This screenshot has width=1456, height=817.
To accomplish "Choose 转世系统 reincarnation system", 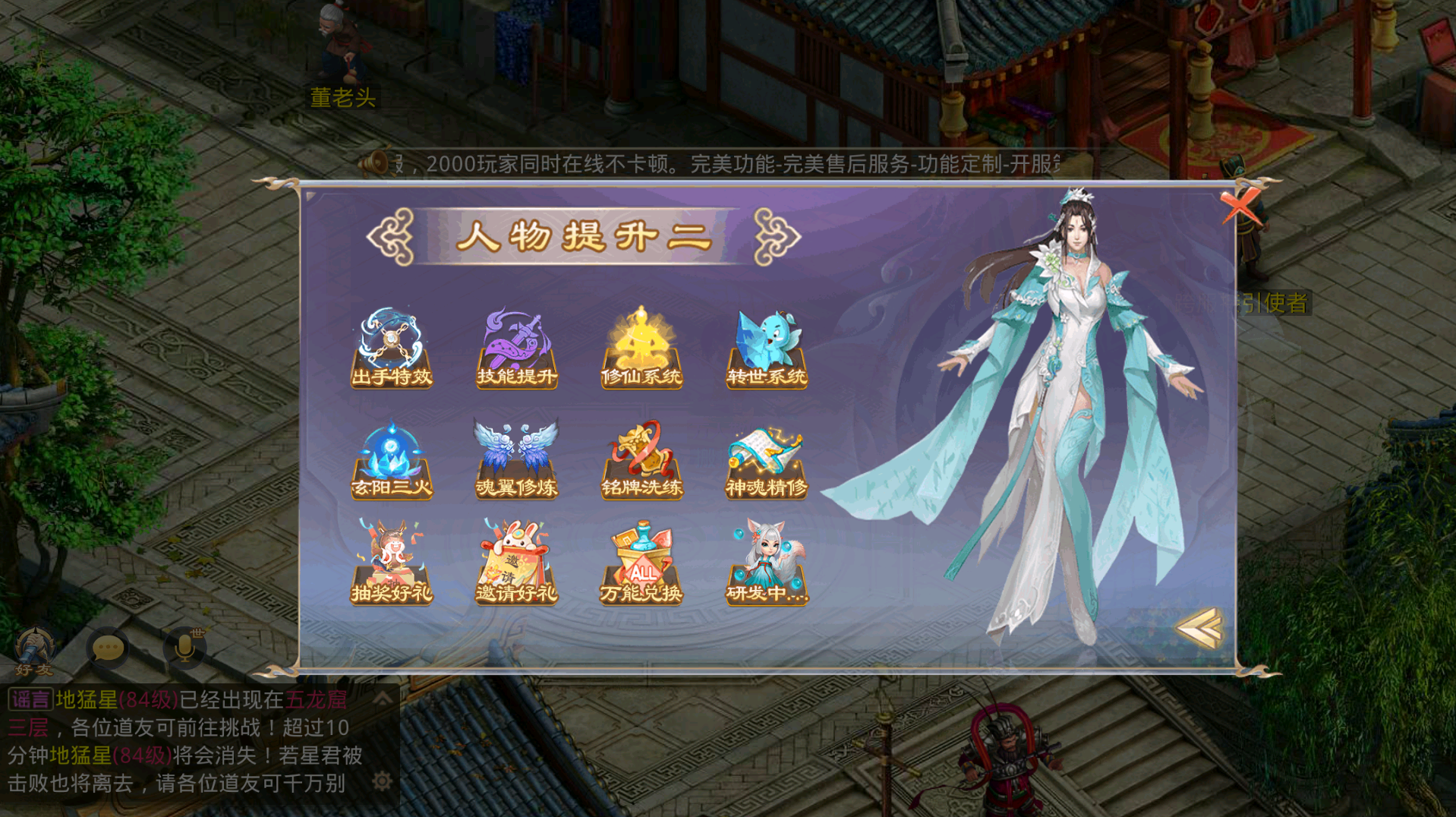I will (x=767, y=349).
